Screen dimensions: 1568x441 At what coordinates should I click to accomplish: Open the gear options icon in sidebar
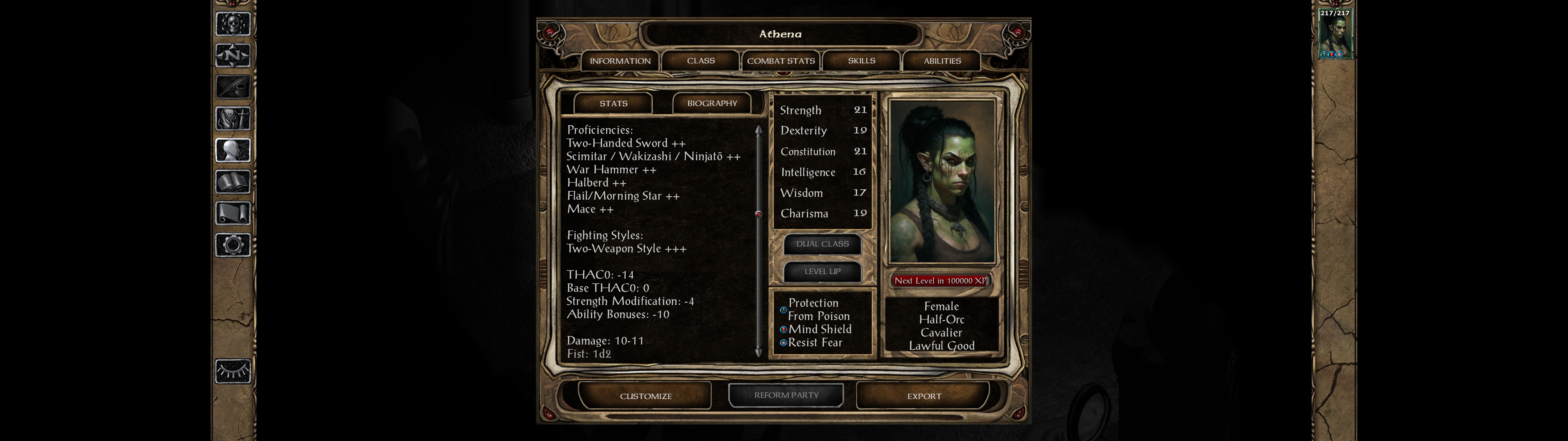click(233, 246)
